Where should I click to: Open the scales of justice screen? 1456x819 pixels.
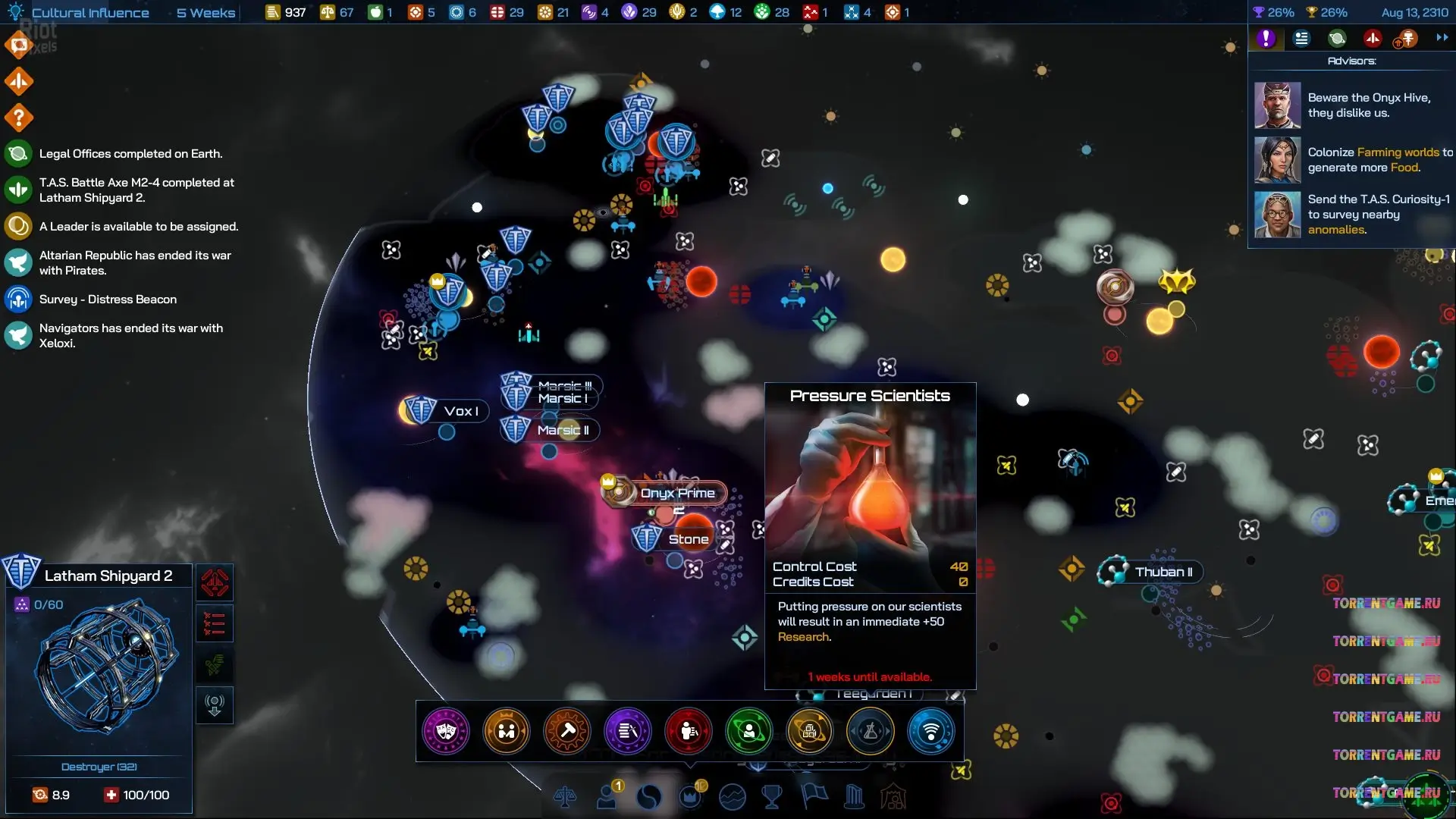[565, 797]
